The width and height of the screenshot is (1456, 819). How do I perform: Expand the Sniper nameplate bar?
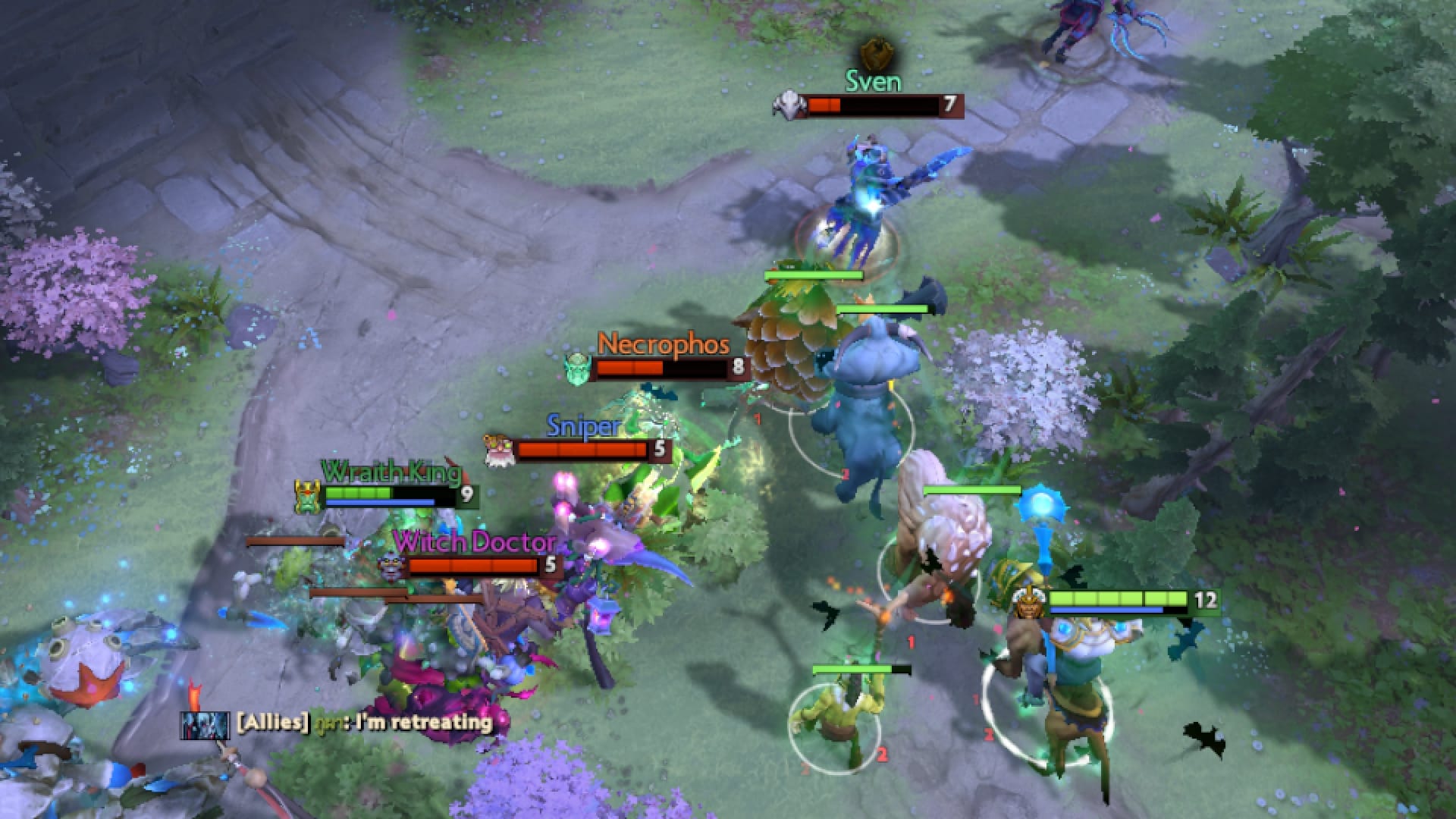[584, 450]
